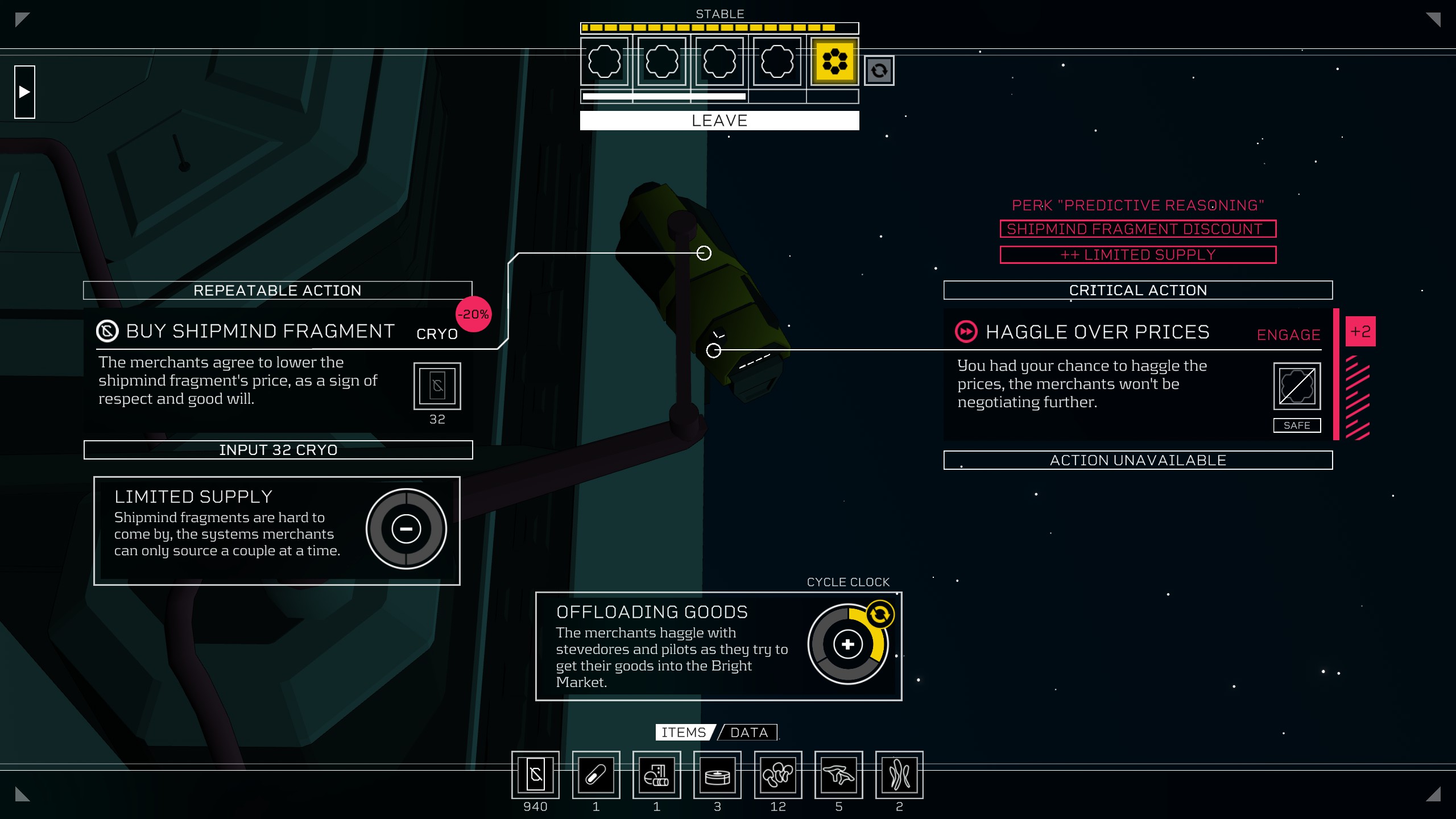Select the round canister slot showing 3
The width and height of the screenshot is (1456, 819).
coord(717,775)
